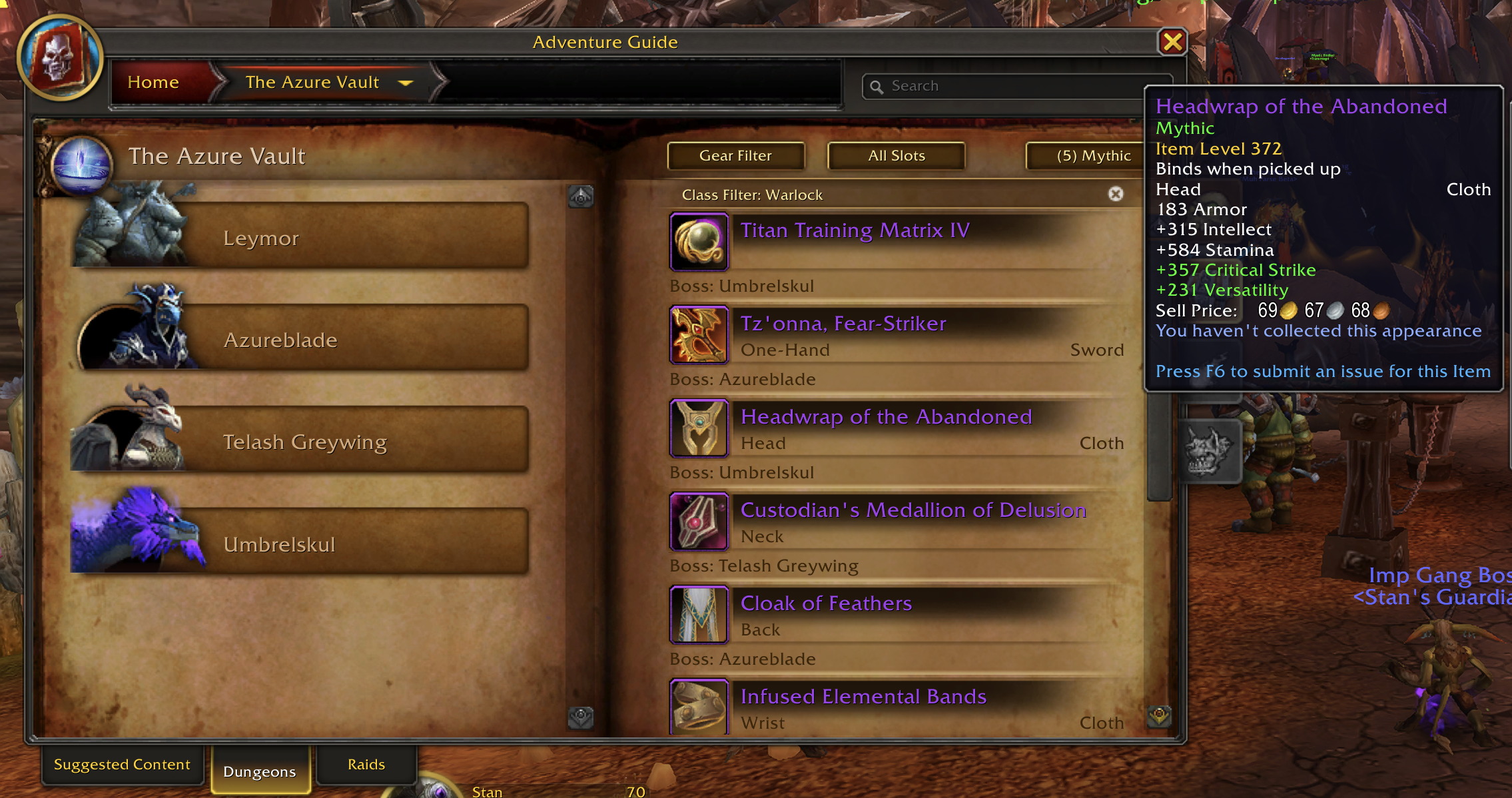The image size is (1512, 798).
Task: Open the Titan Training Matrix IV item icon
Action: point(699,242)
